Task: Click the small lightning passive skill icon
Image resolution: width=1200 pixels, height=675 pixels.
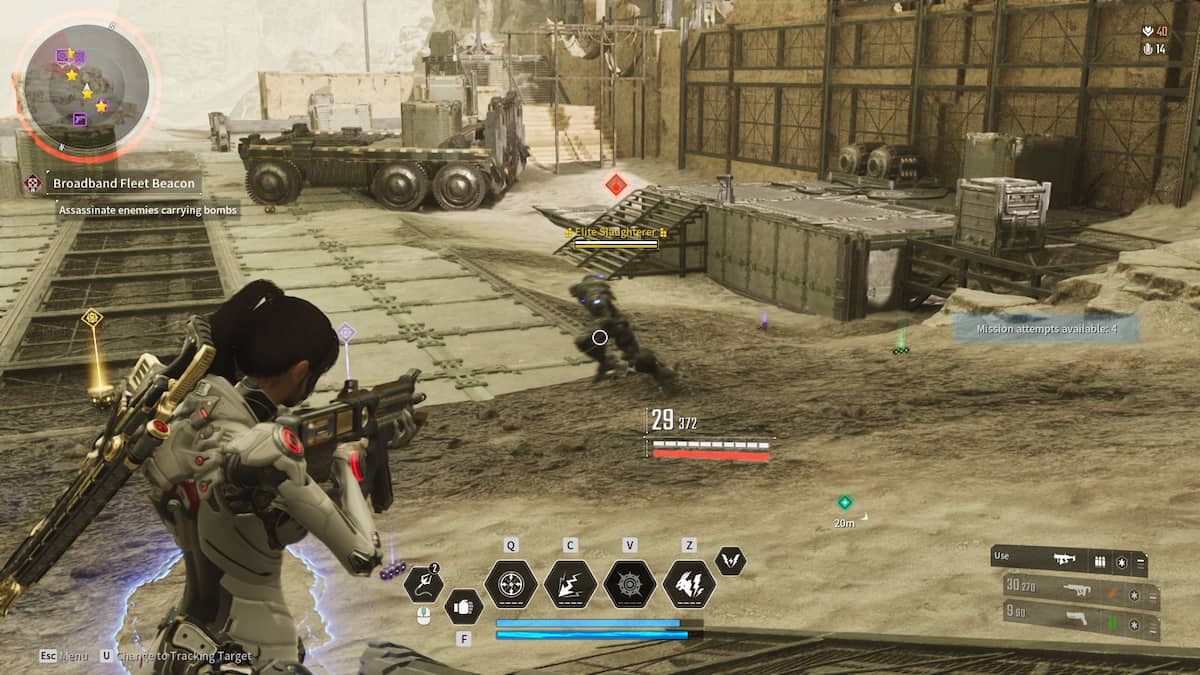Action: [x=731, y=561]
